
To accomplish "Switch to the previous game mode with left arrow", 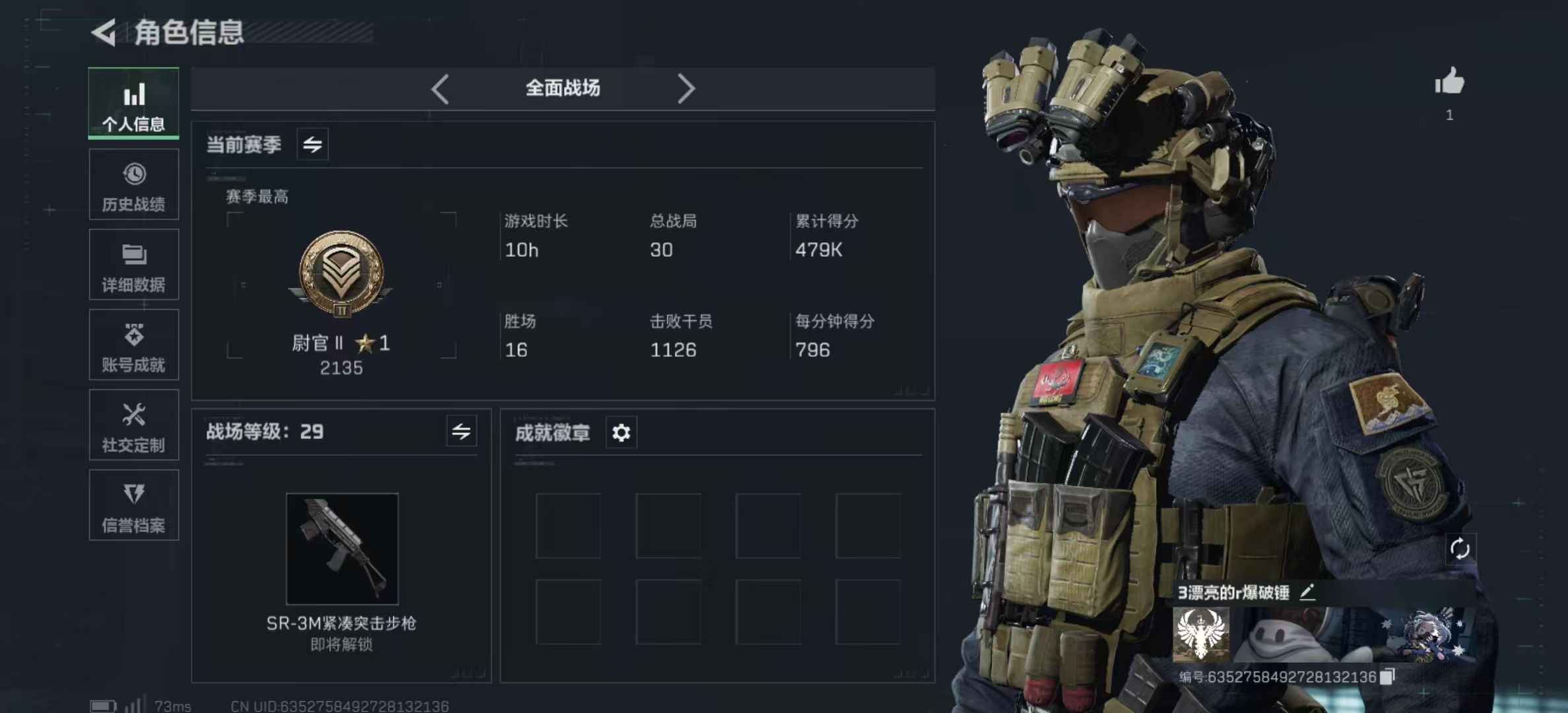I will 440,88.
